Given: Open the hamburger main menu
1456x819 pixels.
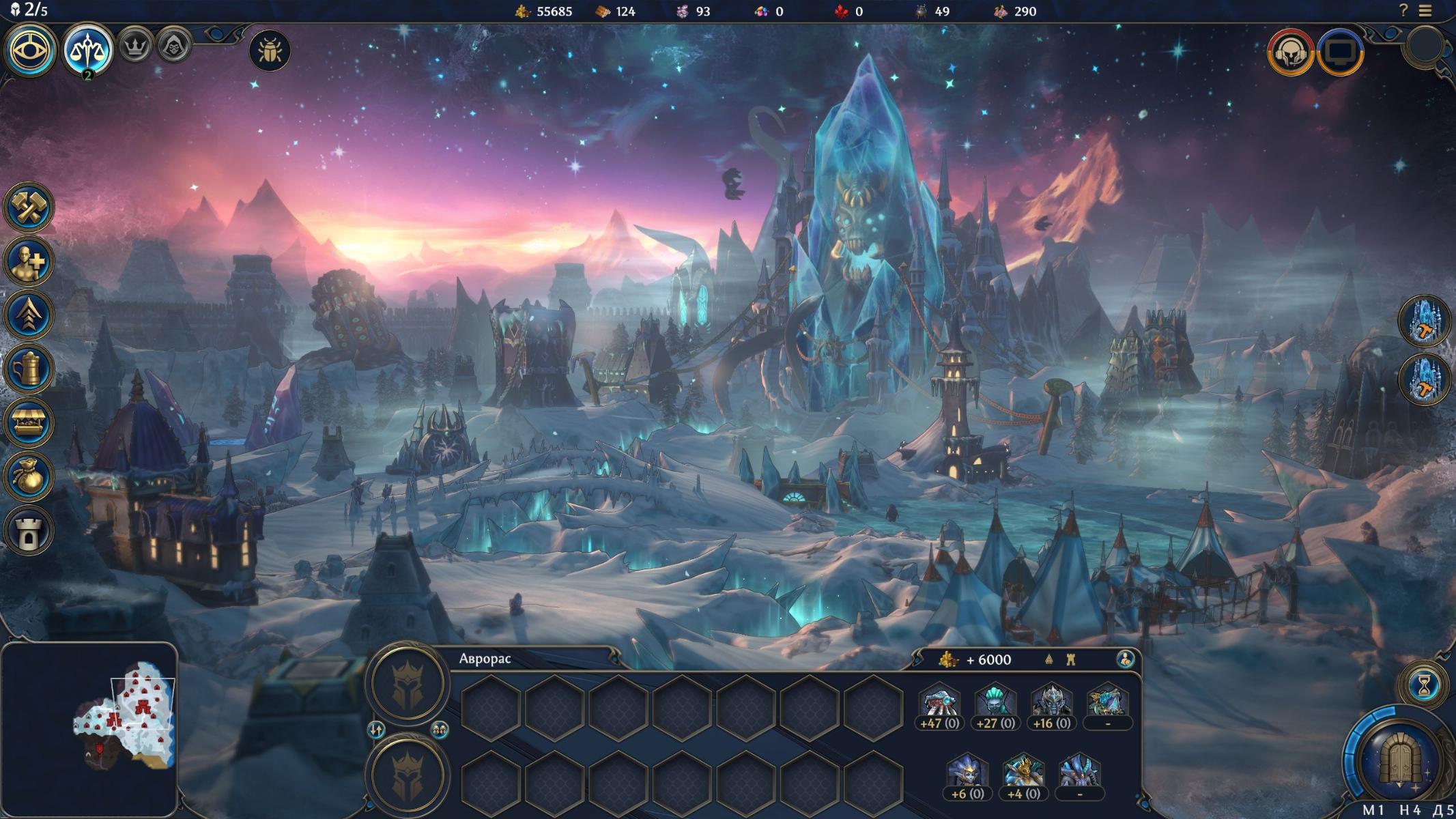Looking at the screenshot, I should point(1425,11).
